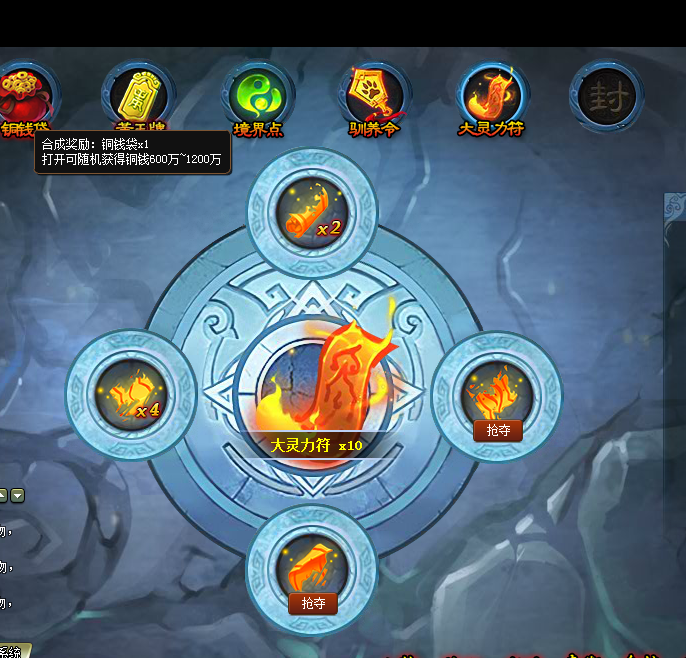Click 抢夺 under the right fragment
Image resolution: width=686 pixels, height=658 pixels.
(x=497, y=430)
